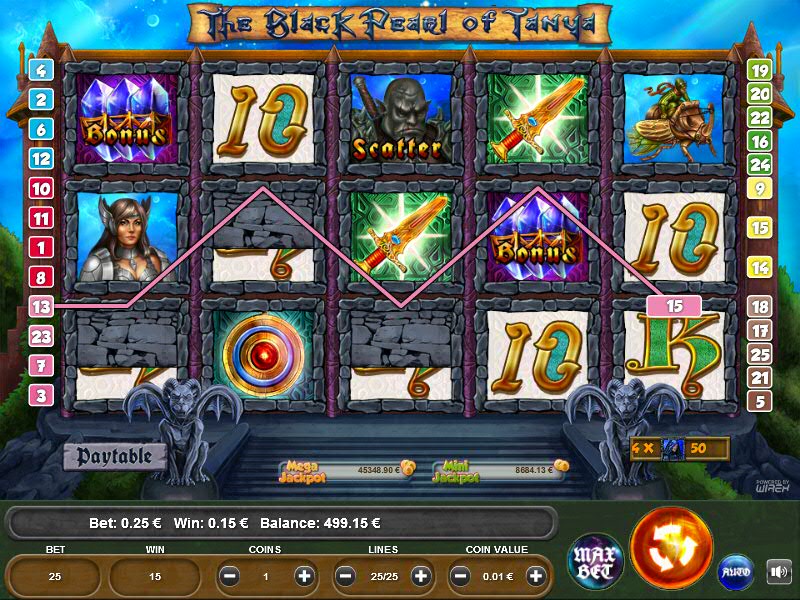Image resolution: width=800 pixels, height=600 pixels.
Task: Lower the coin value
Action: (x=461, y=577)
